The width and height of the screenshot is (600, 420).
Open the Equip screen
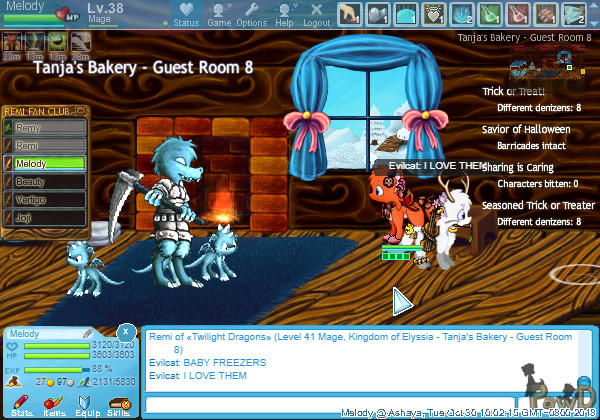click(87, 405)
